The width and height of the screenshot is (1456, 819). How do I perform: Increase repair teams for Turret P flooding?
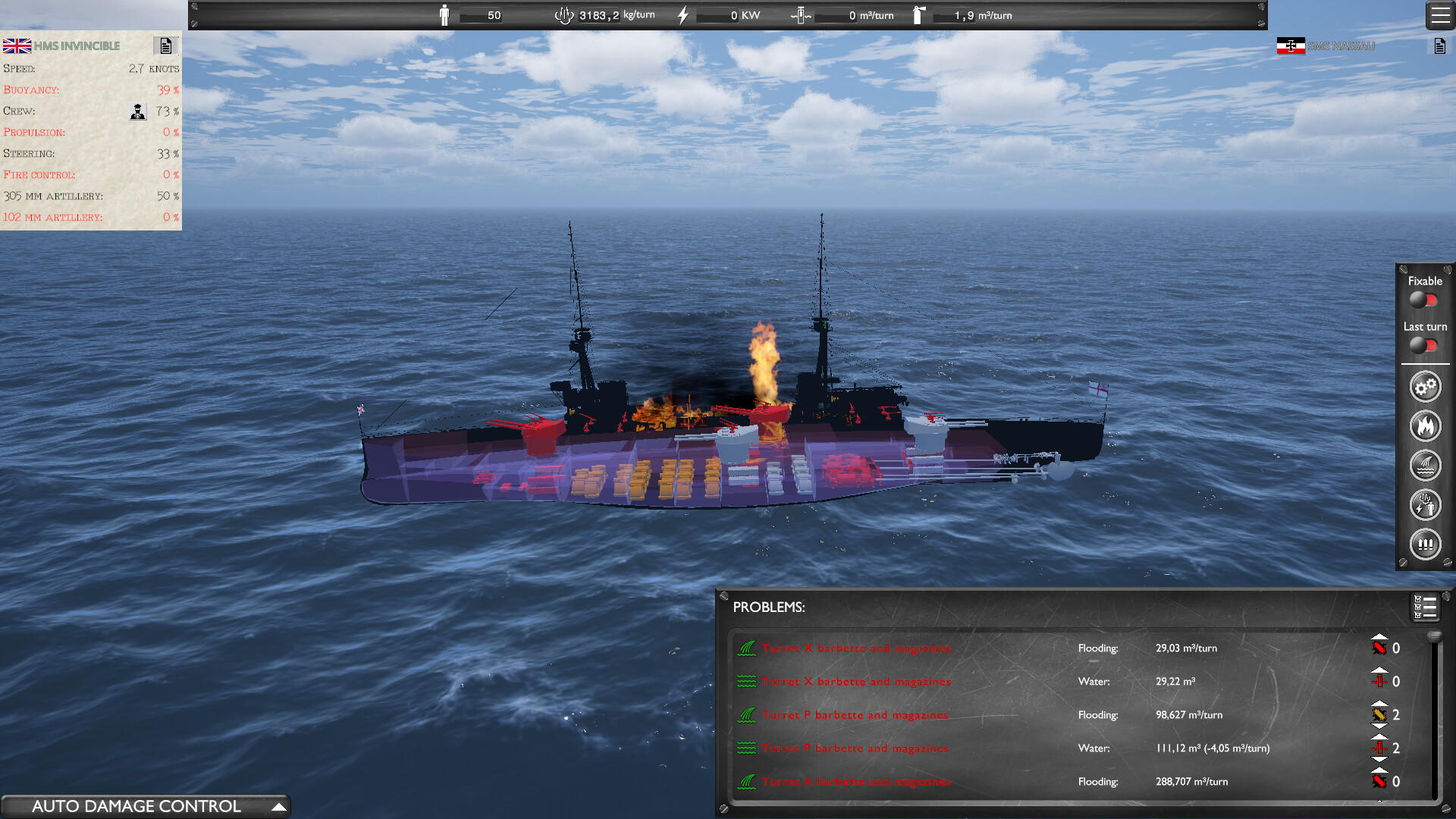[x=1381, y=704]
